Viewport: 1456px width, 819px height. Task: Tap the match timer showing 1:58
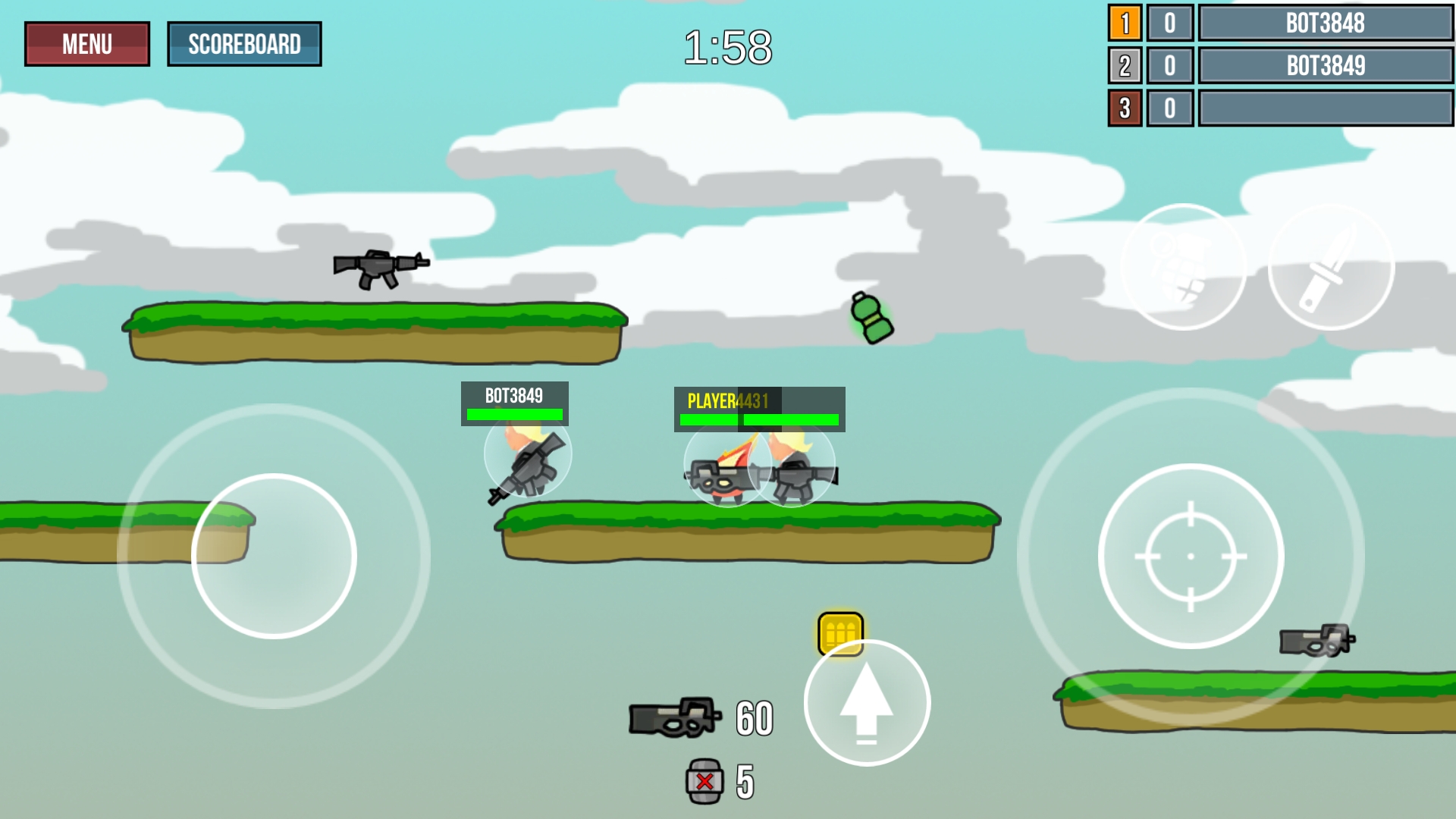point(728,45)
